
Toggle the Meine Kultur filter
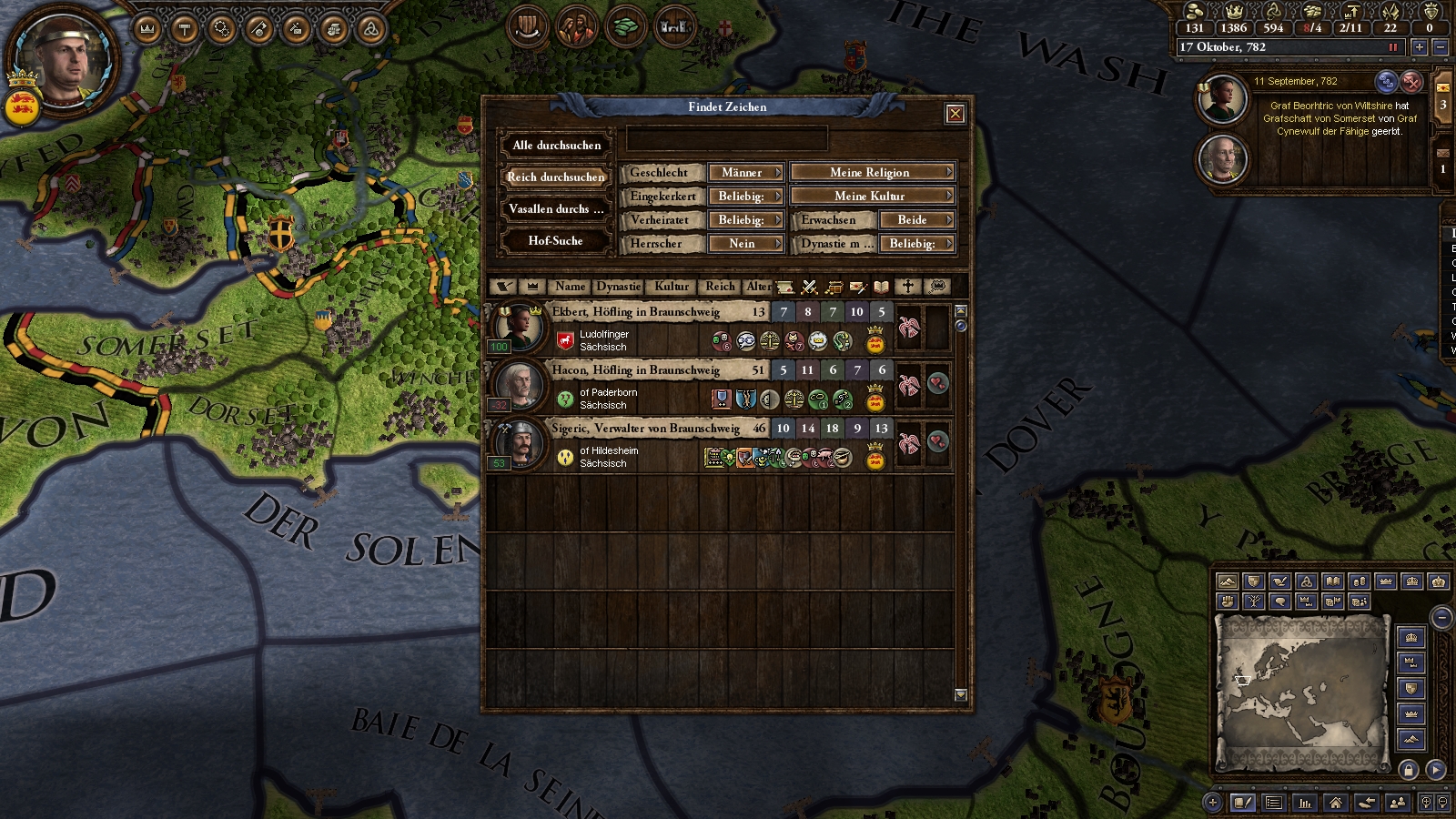[872, 197]
